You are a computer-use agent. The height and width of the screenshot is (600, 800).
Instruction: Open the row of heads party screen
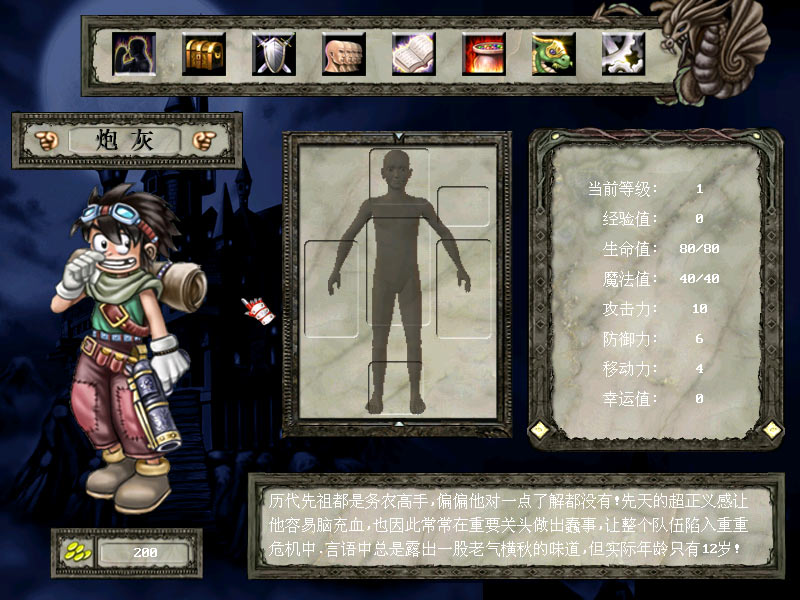coord(344,54)
